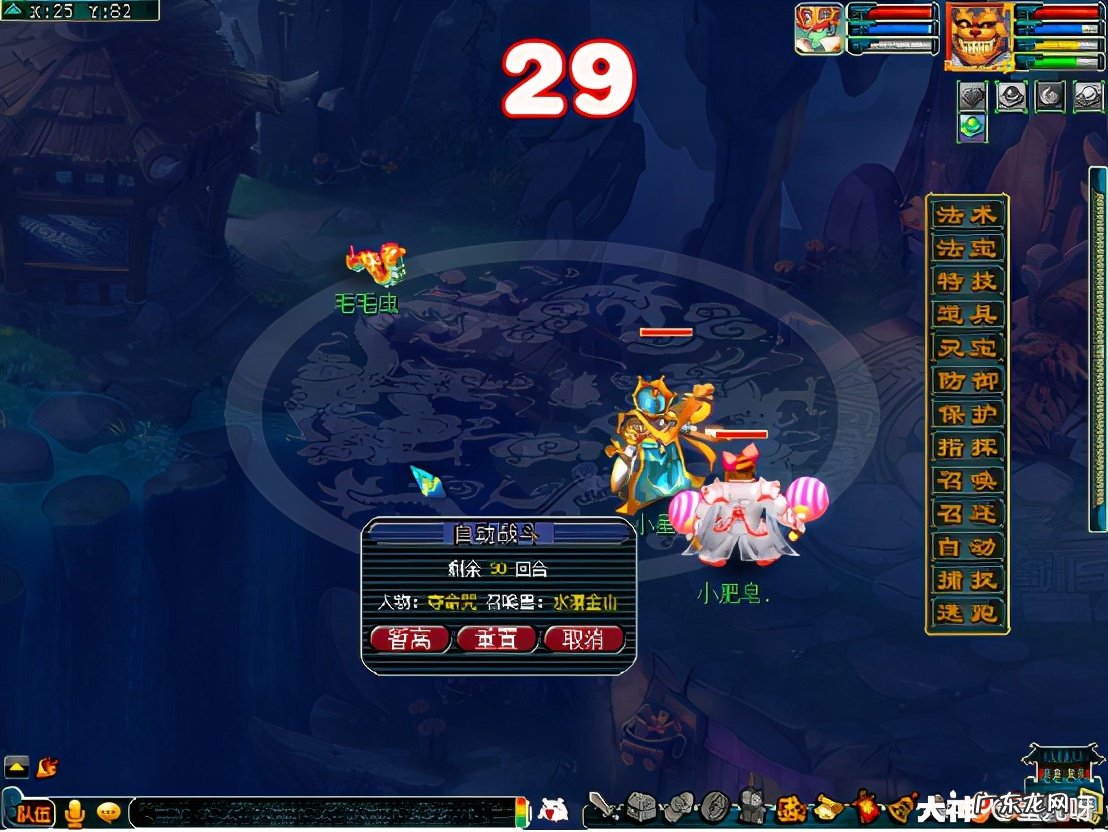Click the sword icon in bottom toolbar

click(601, 806)
